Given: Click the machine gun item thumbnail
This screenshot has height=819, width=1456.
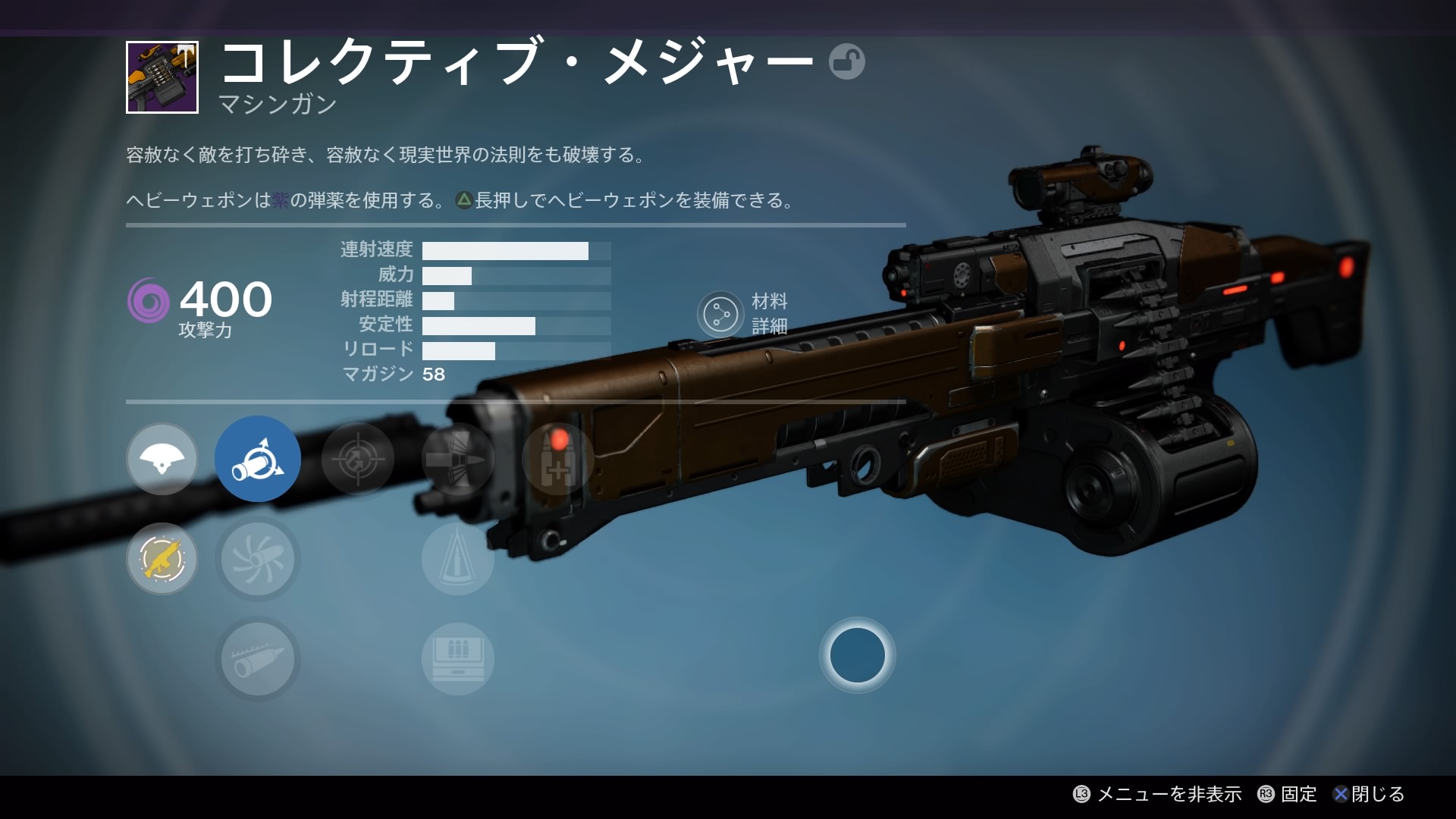Looking at the screenshot, I should point(162,77).
